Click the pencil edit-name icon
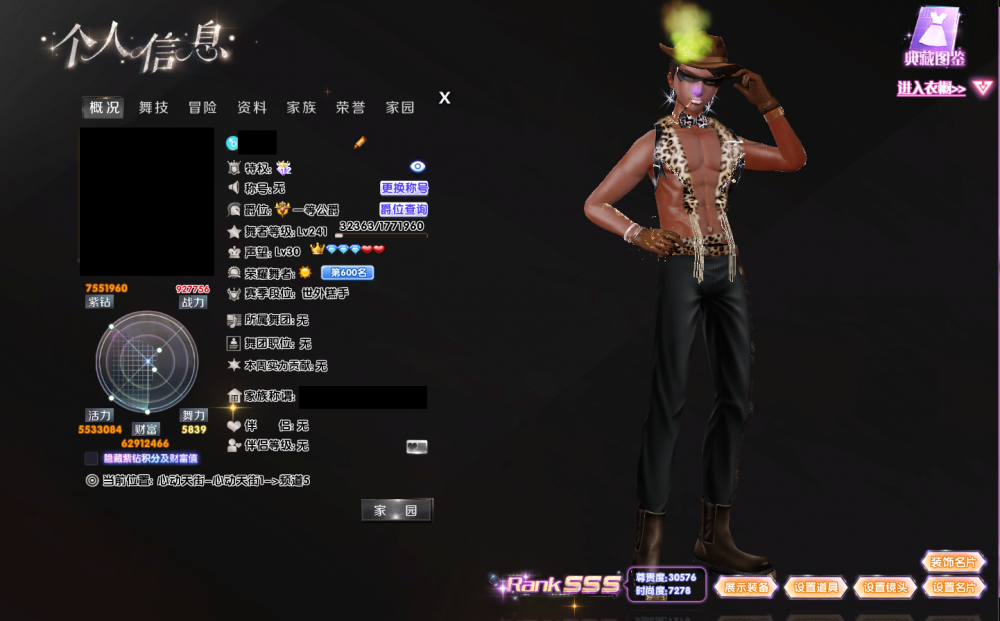This screenshot has width=1000, height=621. coord(360,143)
